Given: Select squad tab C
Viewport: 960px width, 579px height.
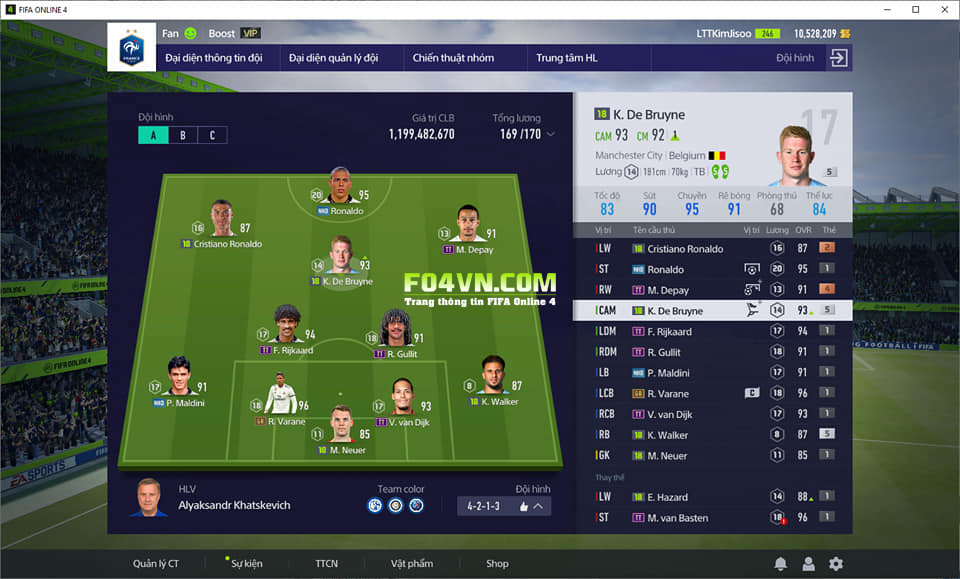Looking at the screenshot, I should click(x=212, y=135).
